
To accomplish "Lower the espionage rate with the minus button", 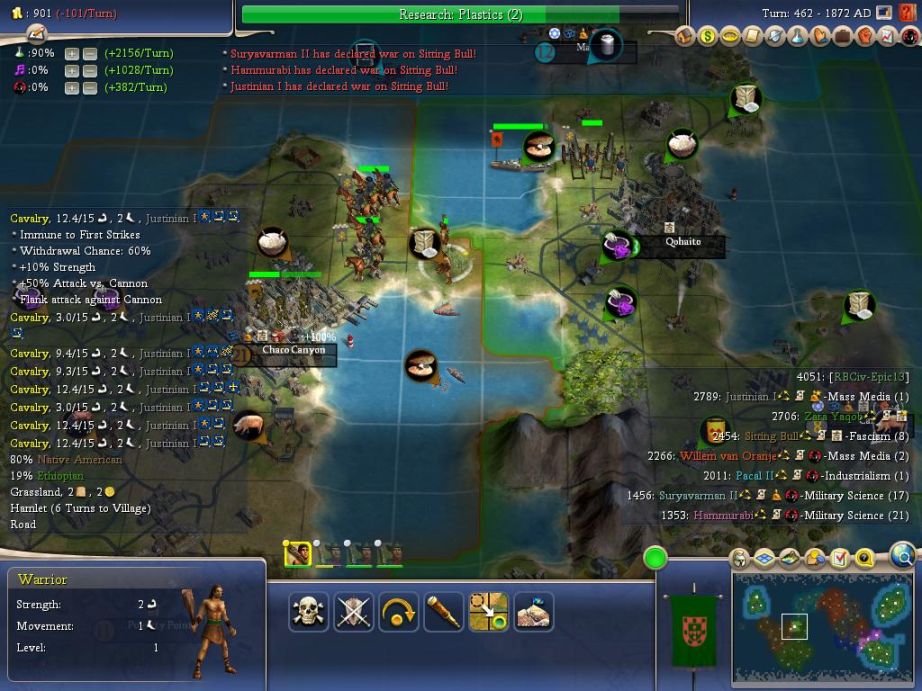I will 88,87.
